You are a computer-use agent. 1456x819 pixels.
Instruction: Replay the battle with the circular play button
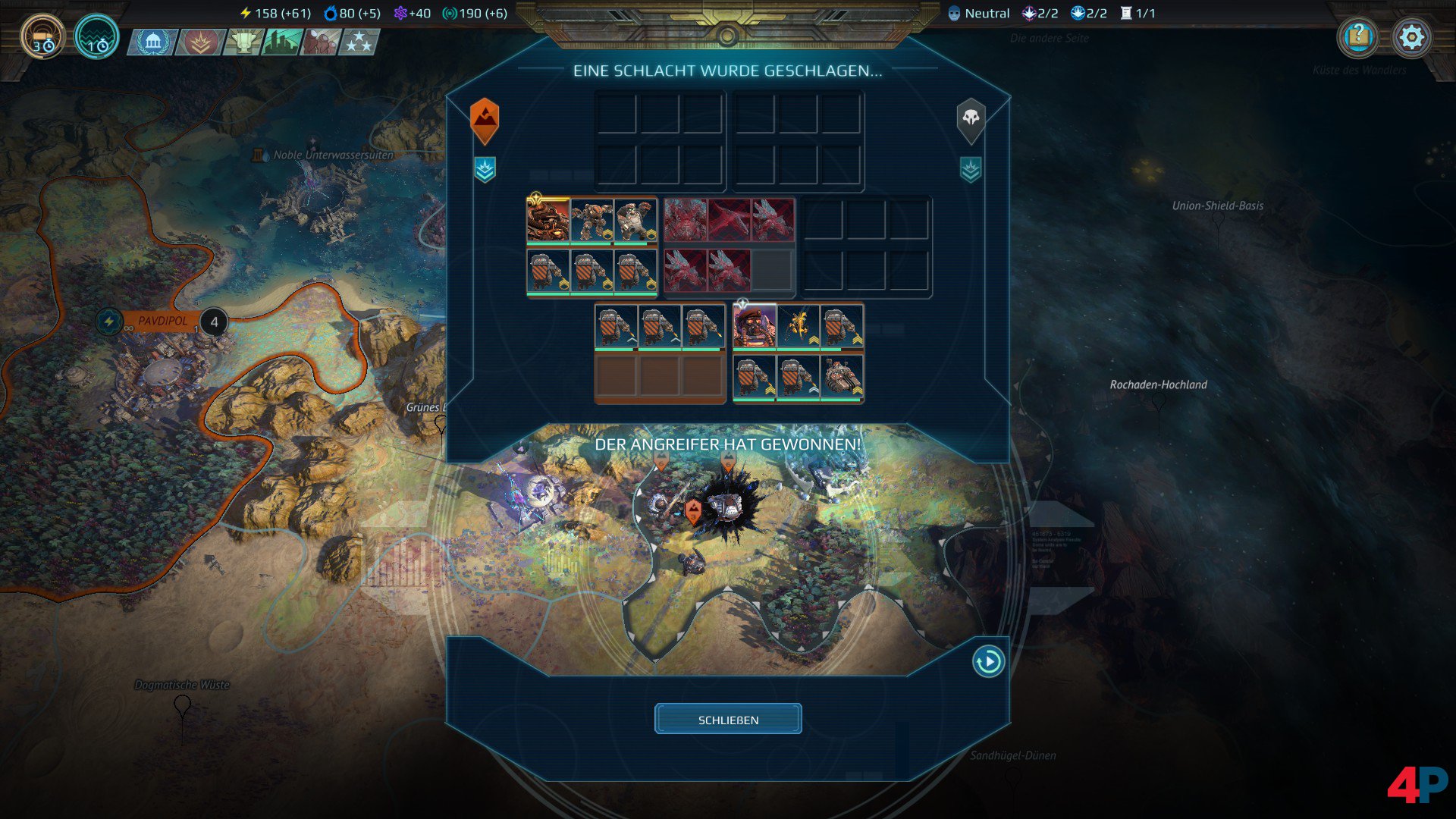click(988, 661)
